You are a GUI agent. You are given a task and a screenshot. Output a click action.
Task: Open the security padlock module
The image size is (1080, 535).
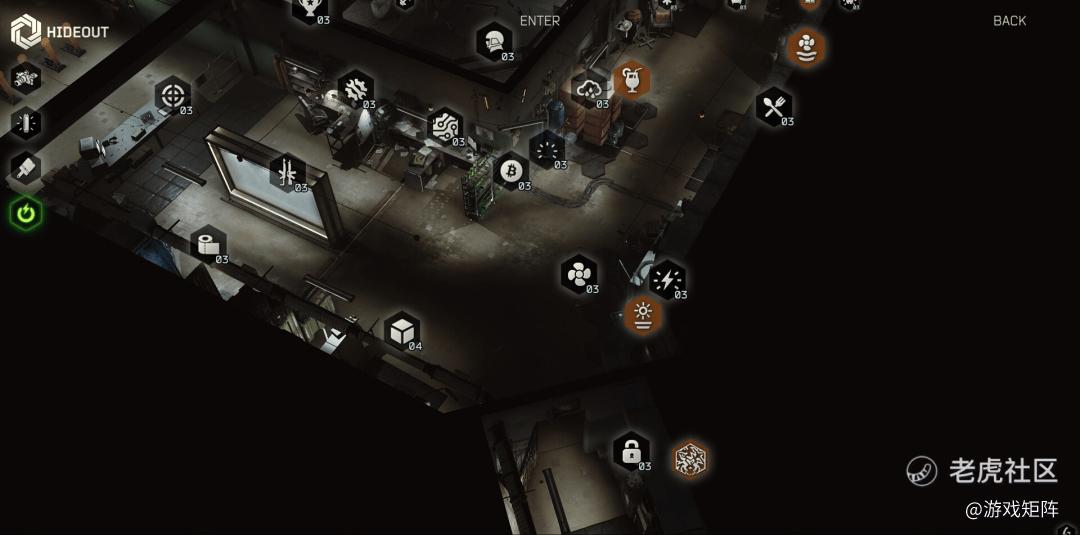tap(631, 452)
